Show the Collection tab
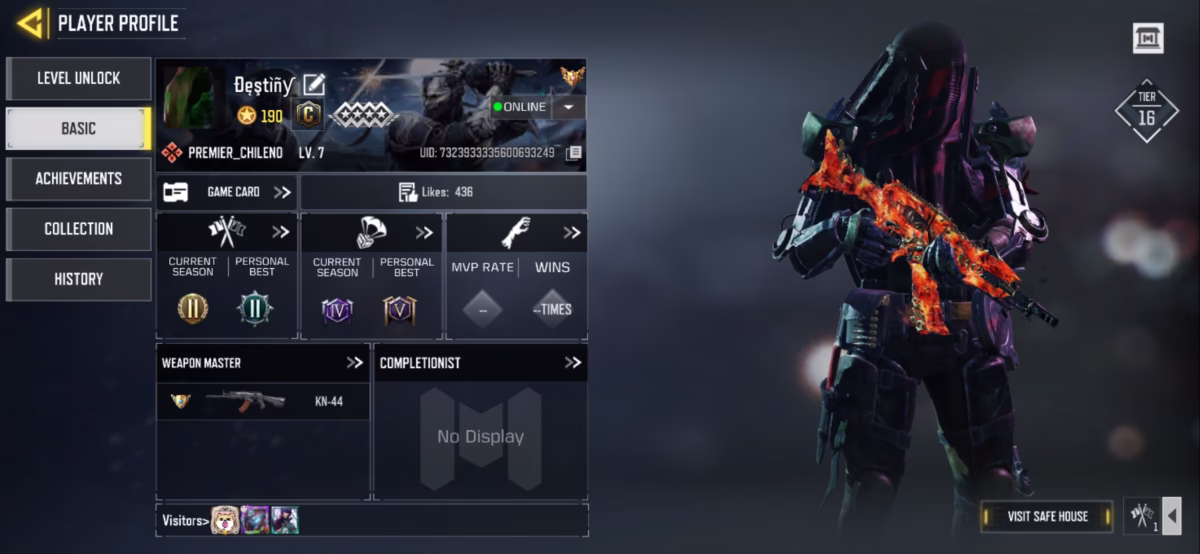Screen dimensions: 1200x554 [x=78, y=229]
